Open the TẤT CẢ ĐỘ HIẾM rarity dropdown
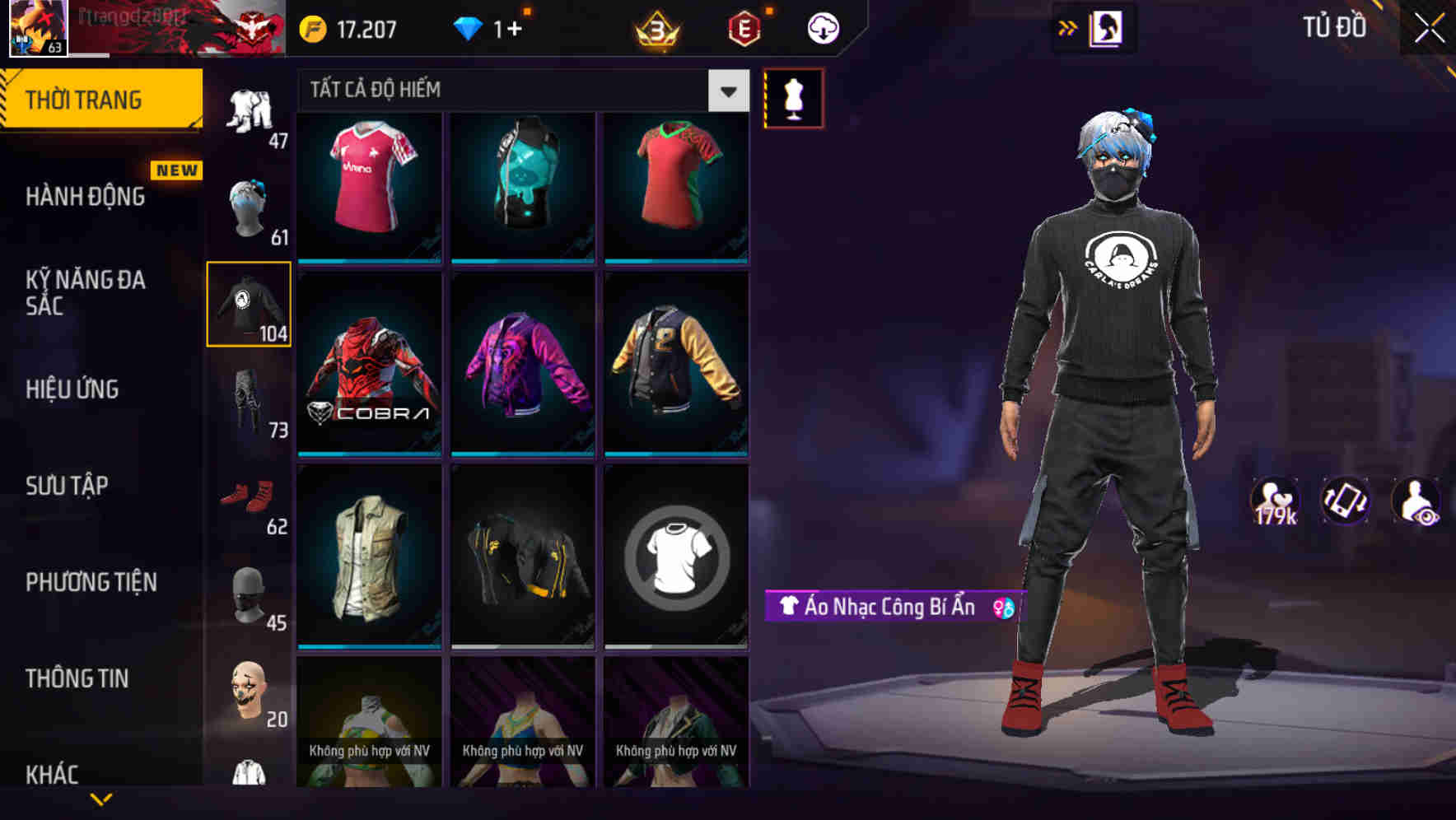This screenshot has height=820, width=1456. (x=726, y=91)
